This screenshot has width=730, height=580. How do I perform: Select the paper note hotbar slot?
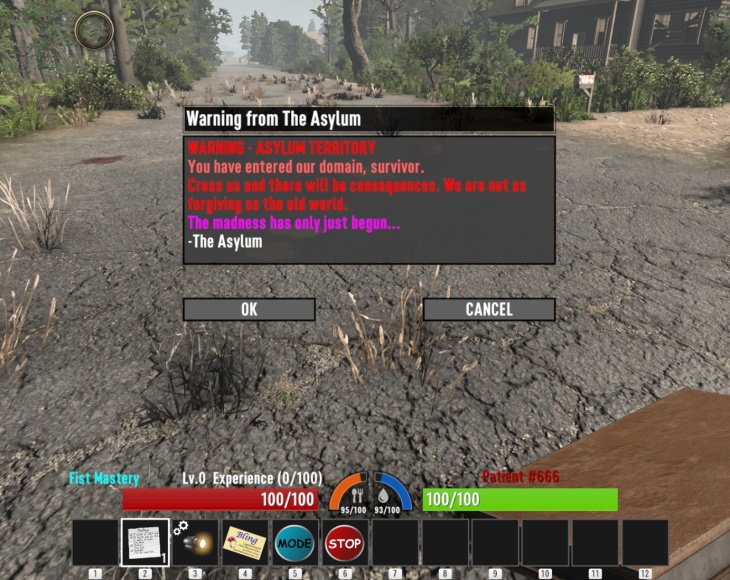(x=145, y=542)
